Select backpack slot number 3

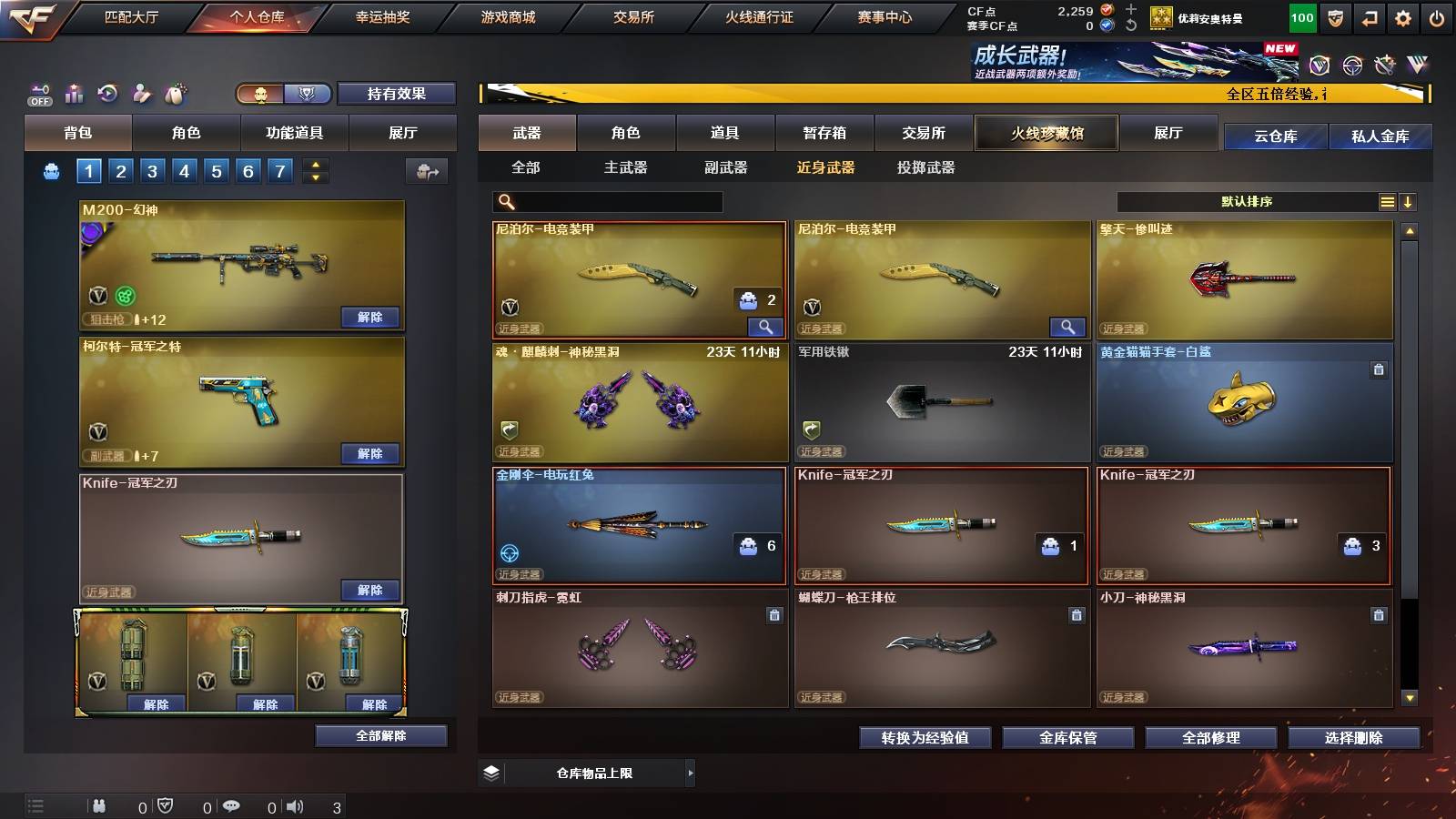(155, 169)
